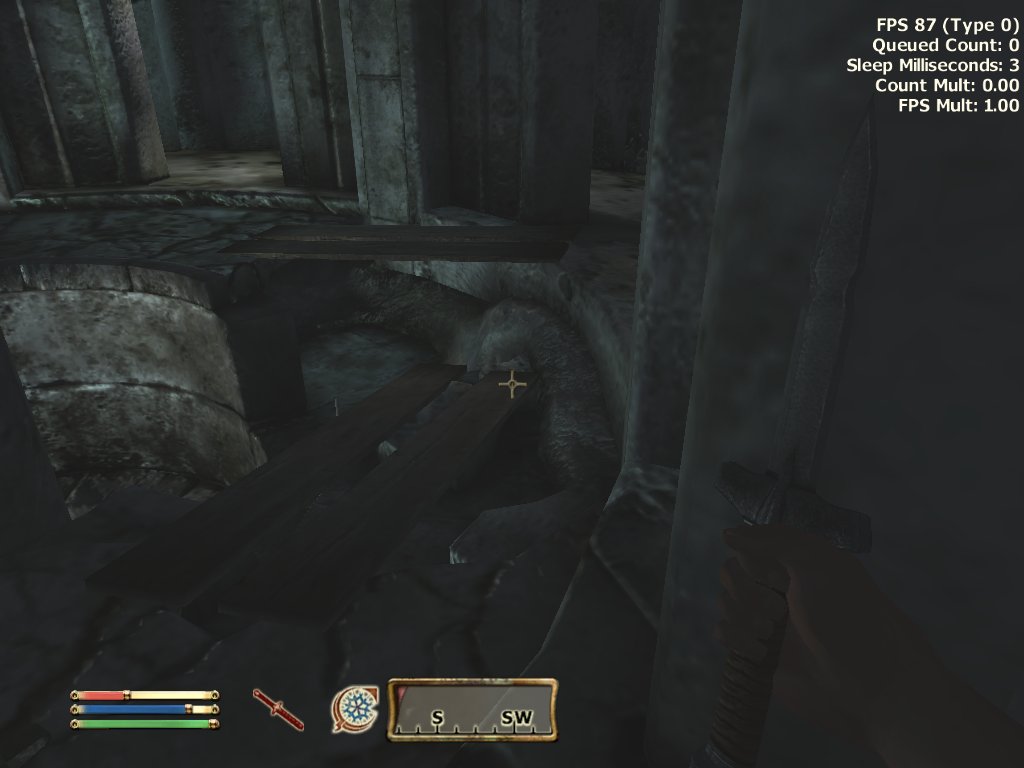Click the compass direction bar
This screenshot has width=1024, height=768.
pyautogui.click(x=472, y=710)
